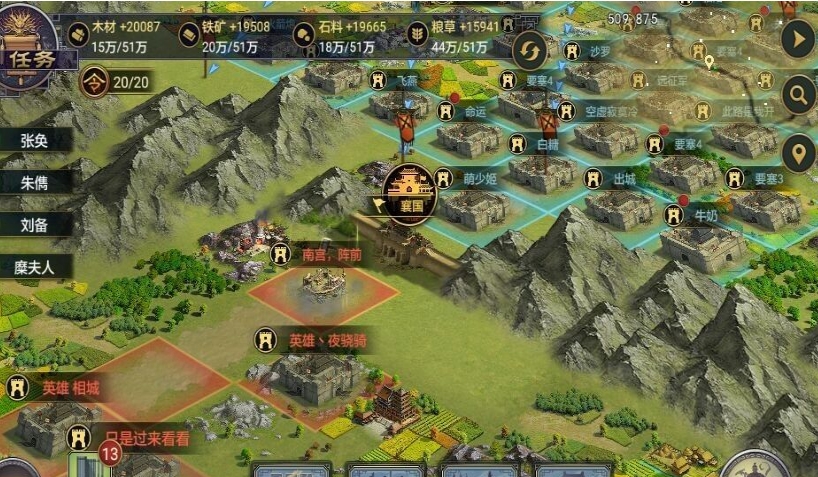Open the magnifying glass search

point(797,96)
